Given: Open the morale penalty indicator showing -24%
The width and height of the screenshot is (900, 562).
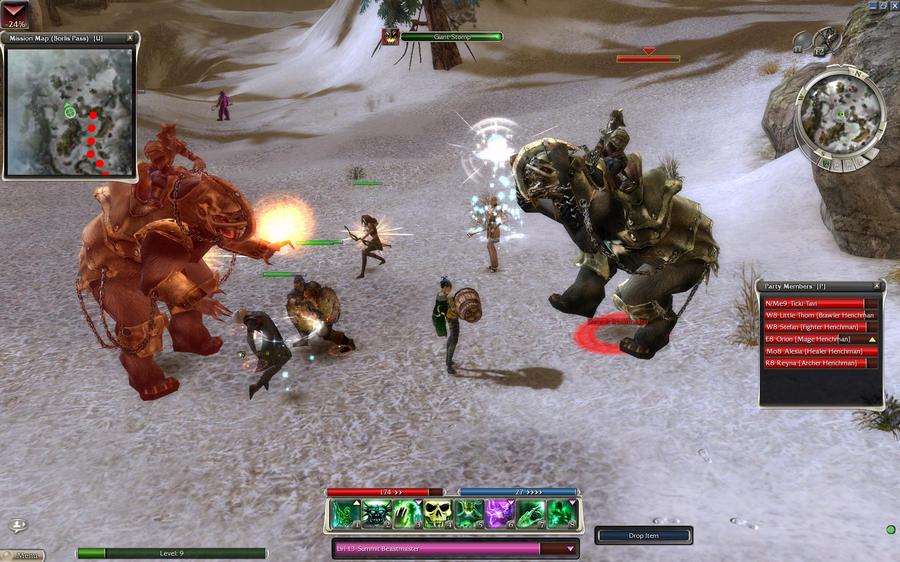Looking at the screenshot, I should [x=16, y=13].
